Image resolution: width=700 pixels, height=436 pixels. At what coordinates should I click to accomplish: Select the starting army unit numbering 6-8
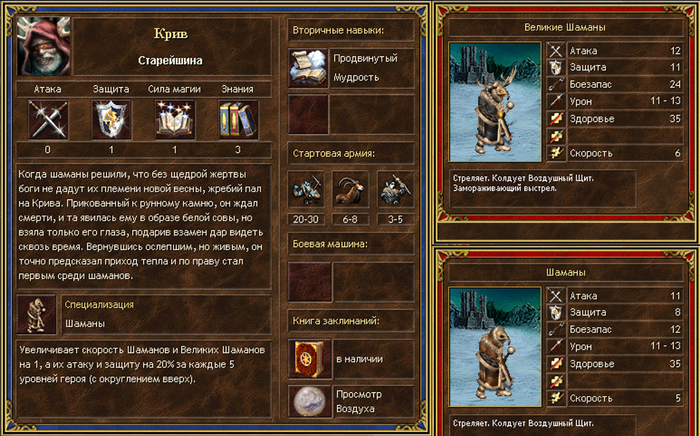(x=349, y=190)
